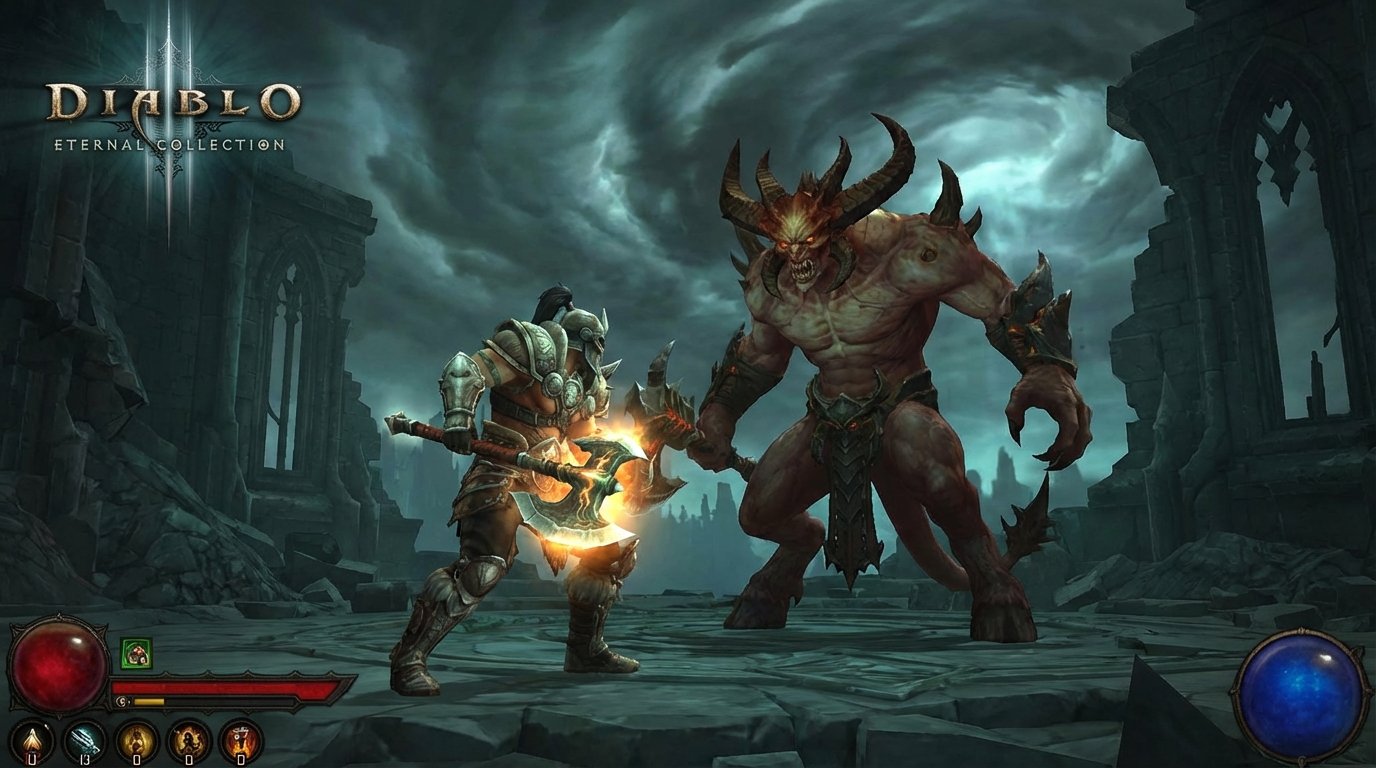Click the skill charge counter showing 13
Image resolution: width=1376 pixels, height=768 pixels.
(86, 760)
